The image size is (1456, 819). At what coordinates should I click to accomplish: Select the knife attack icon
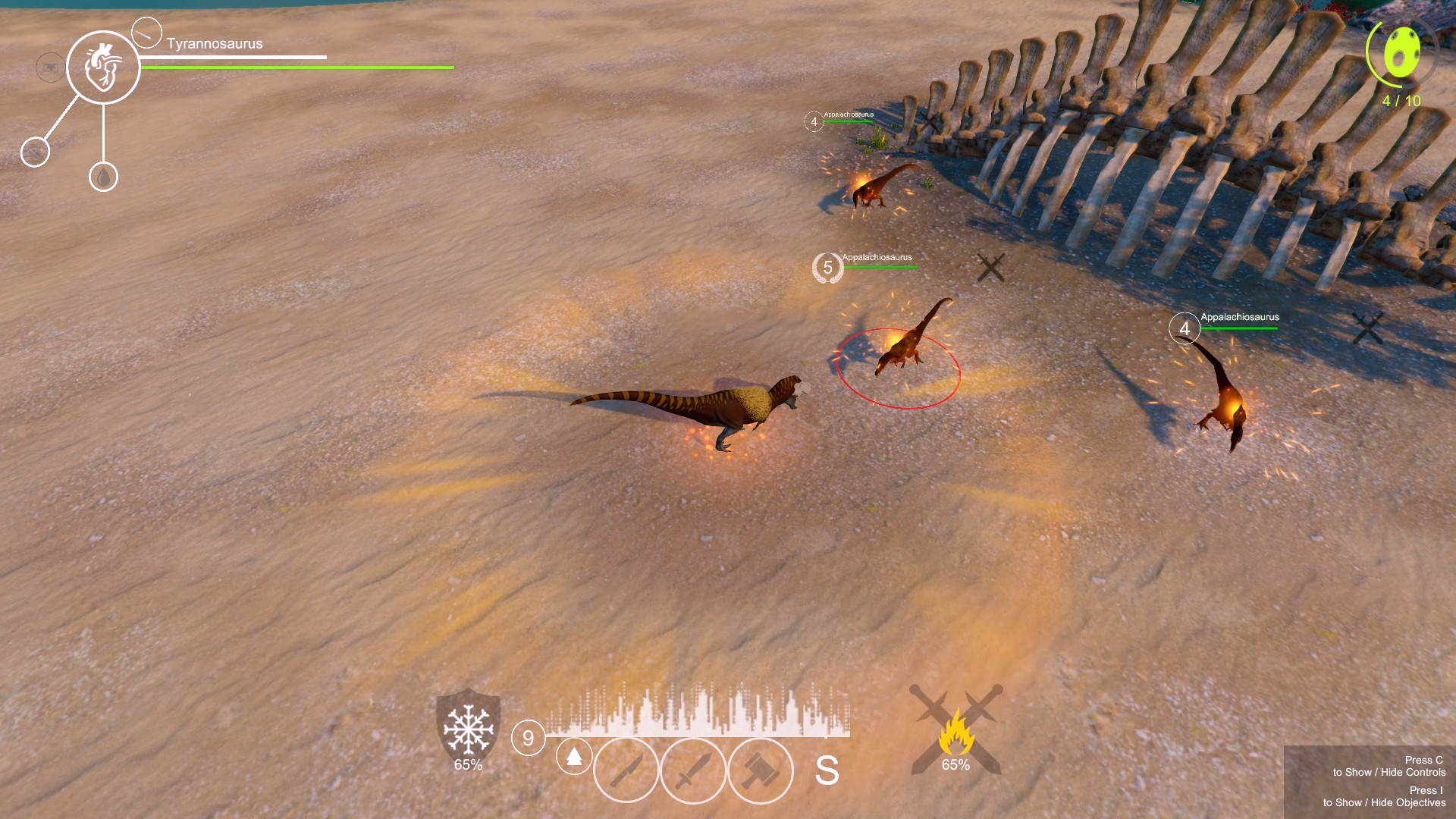[626, 770]
